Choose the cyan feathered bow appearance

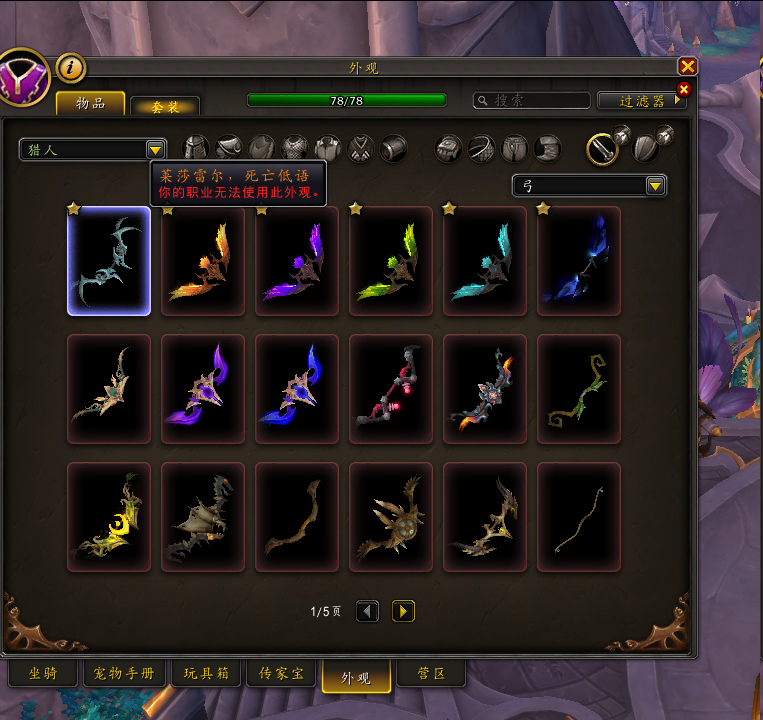[485, 261]
